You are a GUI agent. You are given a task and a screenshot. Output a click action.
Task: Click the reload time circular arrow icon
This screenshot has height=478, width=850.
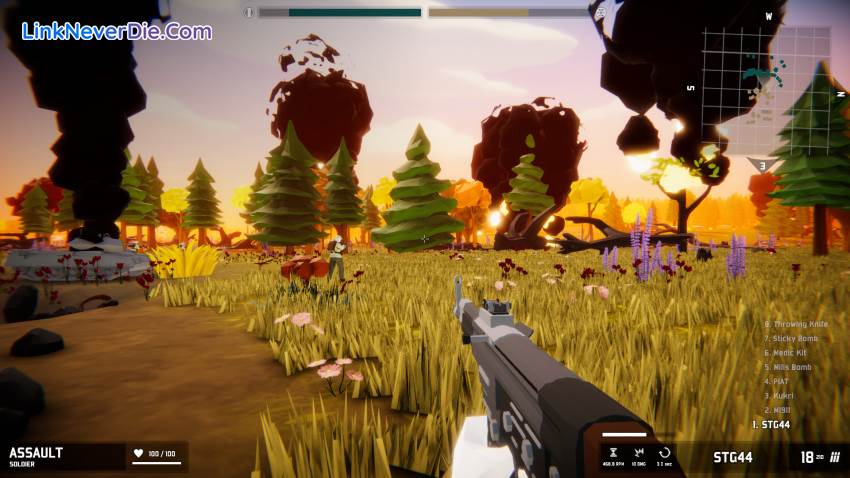point(664,453)
